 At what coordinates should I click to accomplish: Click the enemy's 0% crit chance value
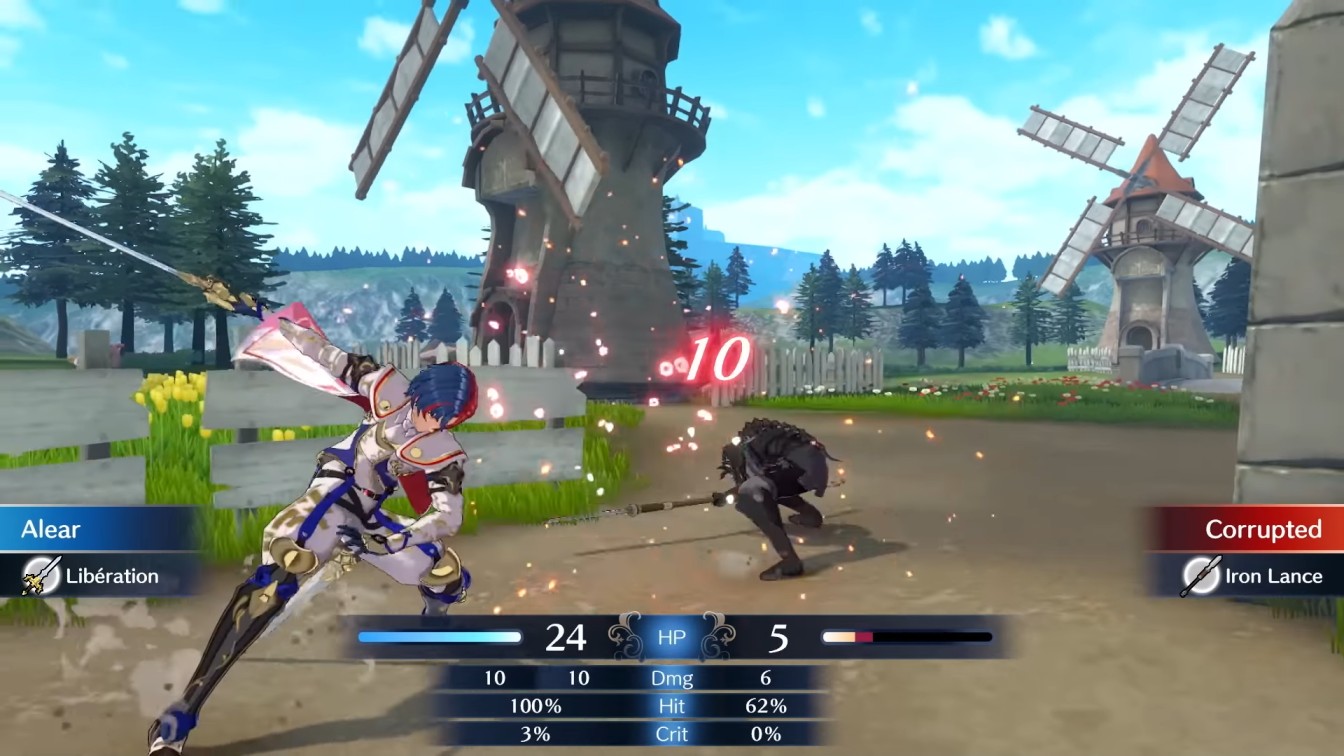(764, 734)
